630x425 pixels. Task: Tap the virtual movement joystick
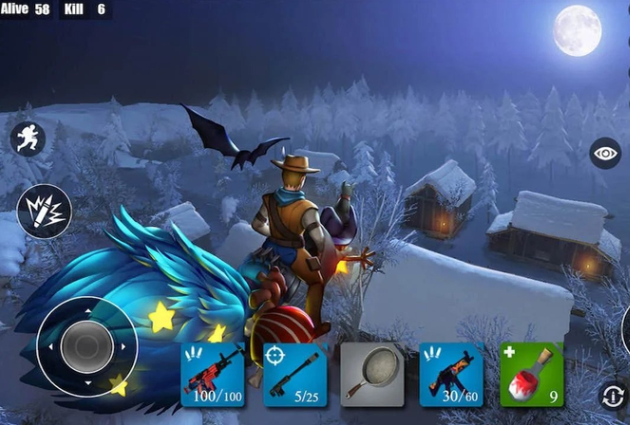86,348
